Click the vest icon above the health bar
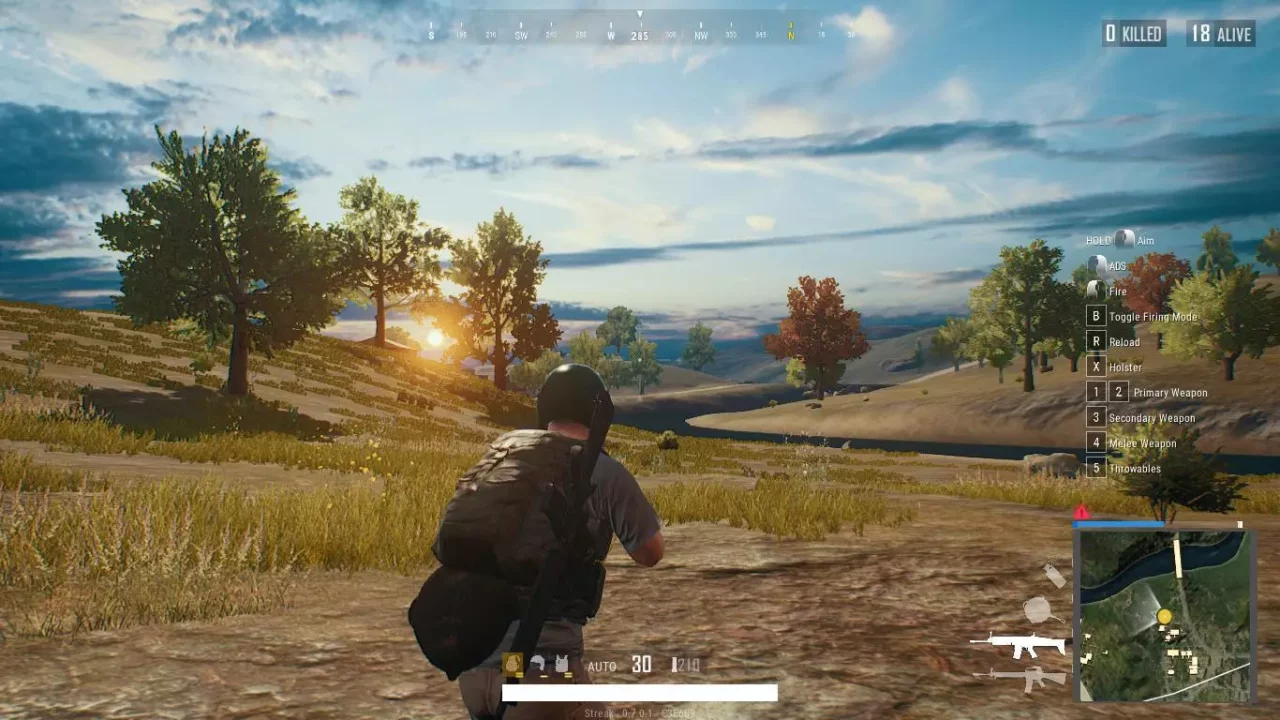The width and height of the screenshot is (1280, 720). (562, 662)
